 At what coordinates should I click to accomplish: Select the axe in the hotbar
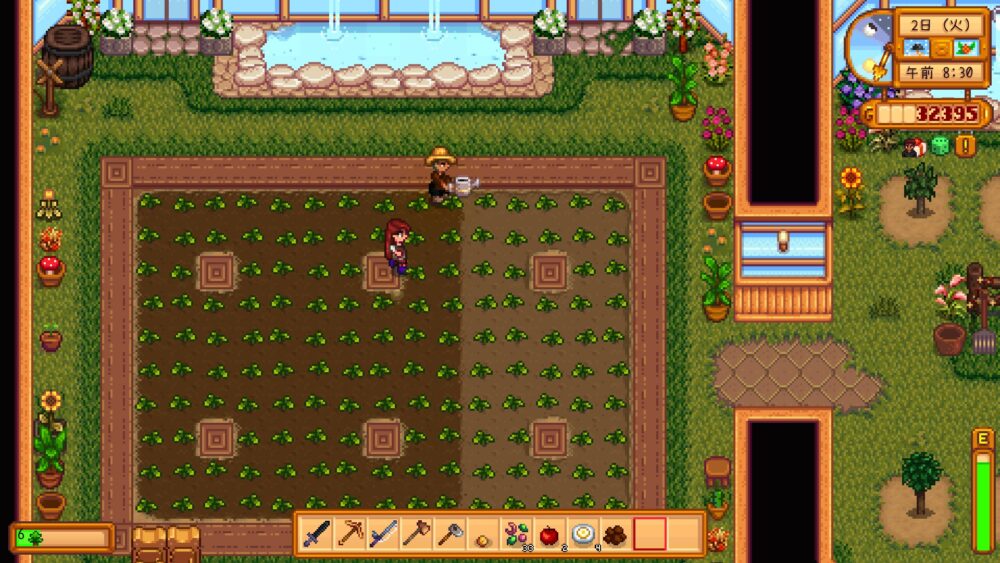[x=416, y=533]
